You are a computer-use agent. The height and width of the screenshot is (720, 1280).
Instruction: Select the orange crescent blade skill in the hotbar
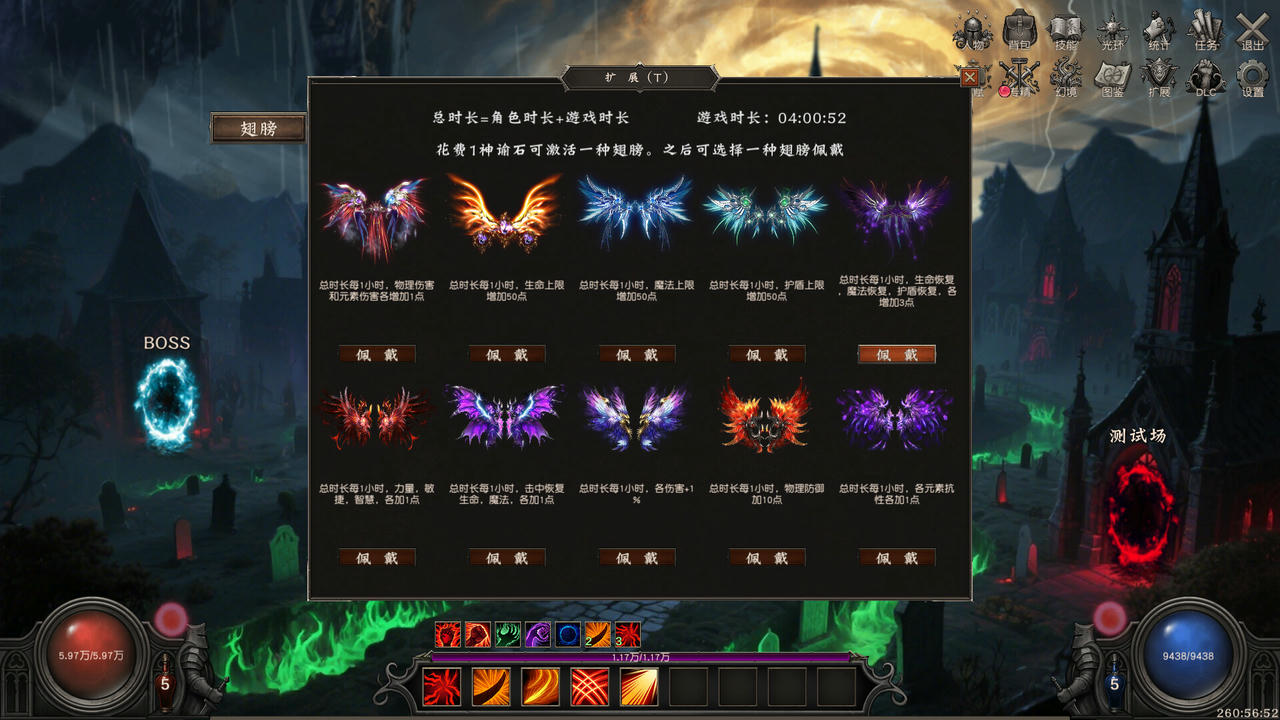coord(491,685)
